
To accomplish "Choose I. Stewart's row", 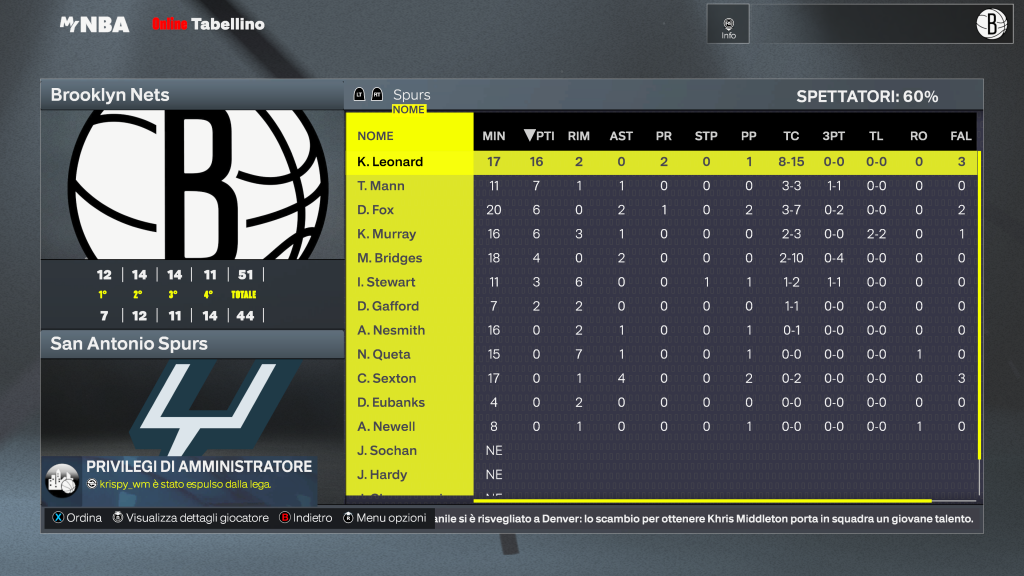I will (x=386, y=282).
